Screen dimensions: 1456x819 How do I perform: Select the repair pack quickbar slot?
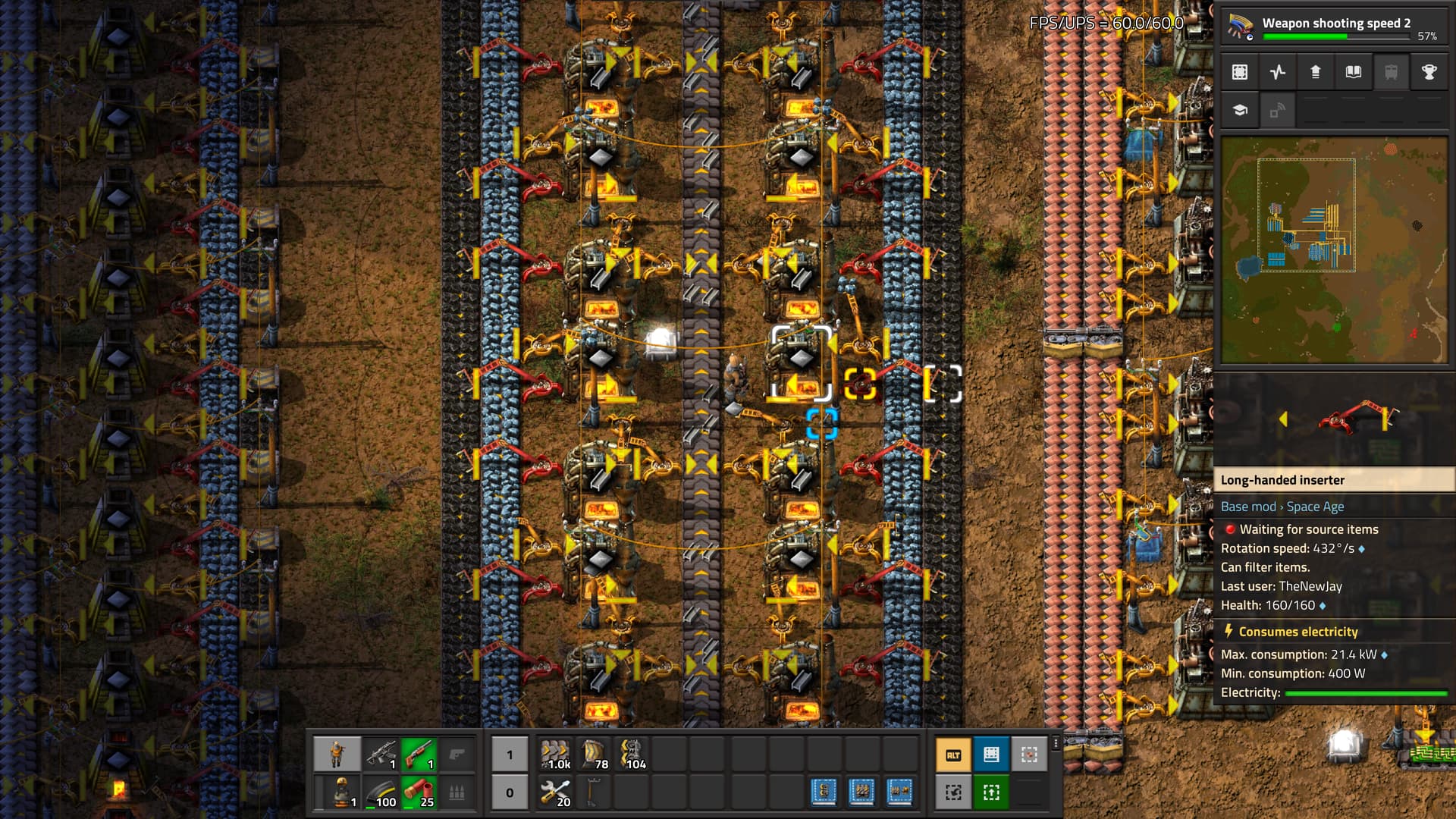tap(556, 792)
